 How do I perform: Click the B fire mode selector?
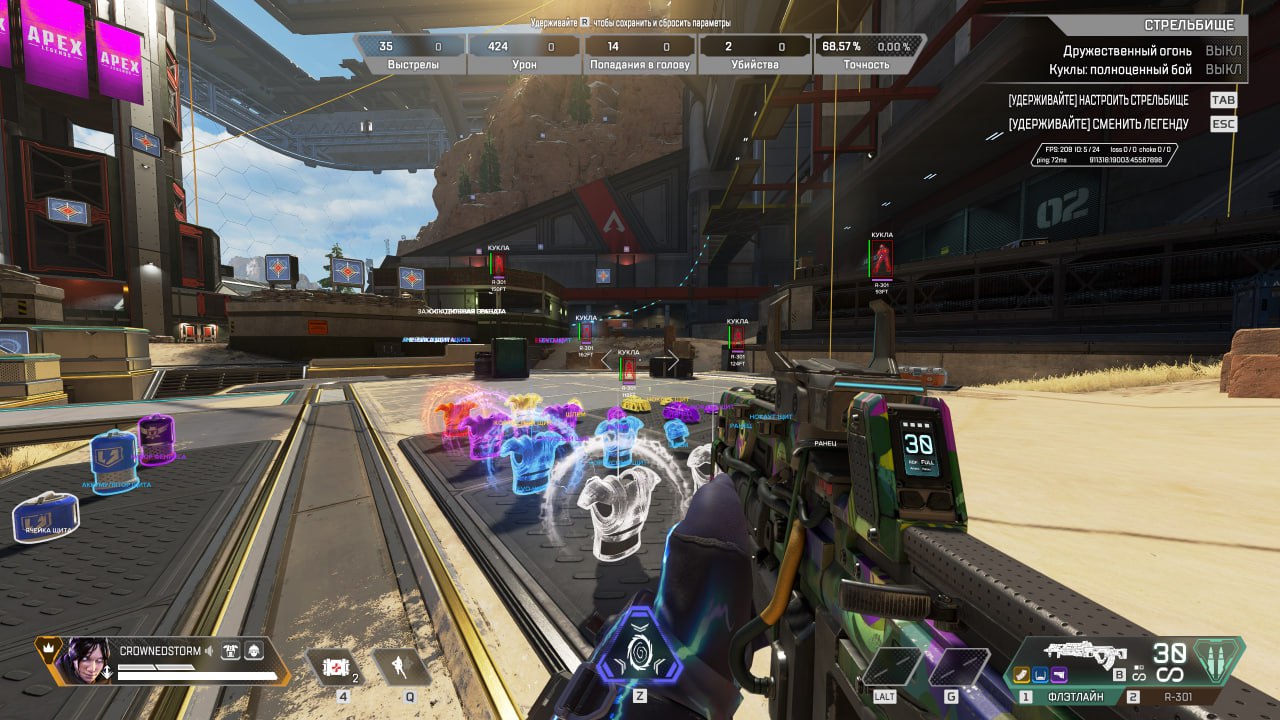pos(1119,673)
